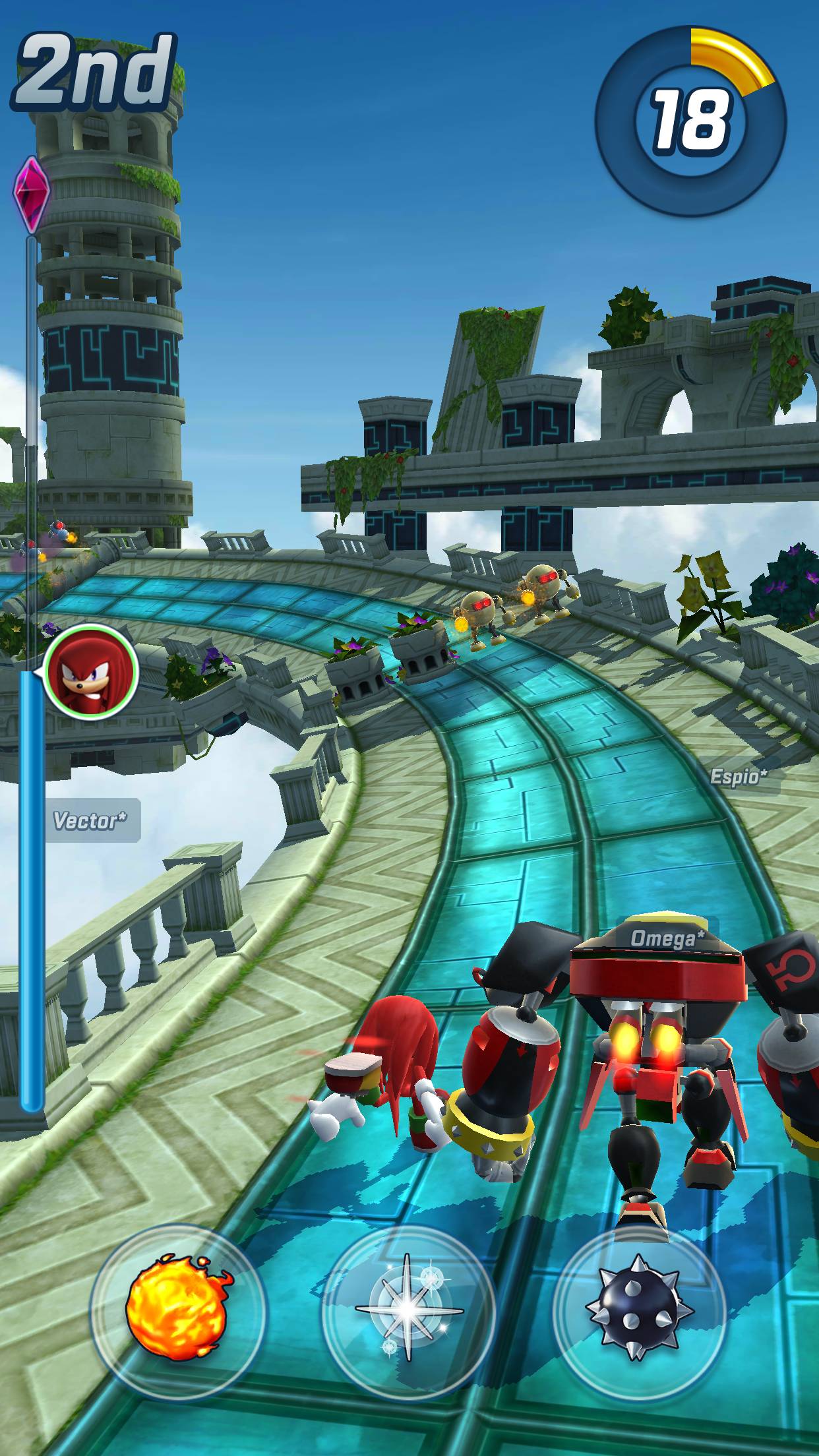Activate the fireball power-up
The width and height of the screenshot is (819, 1456).
pos(178,1311)
